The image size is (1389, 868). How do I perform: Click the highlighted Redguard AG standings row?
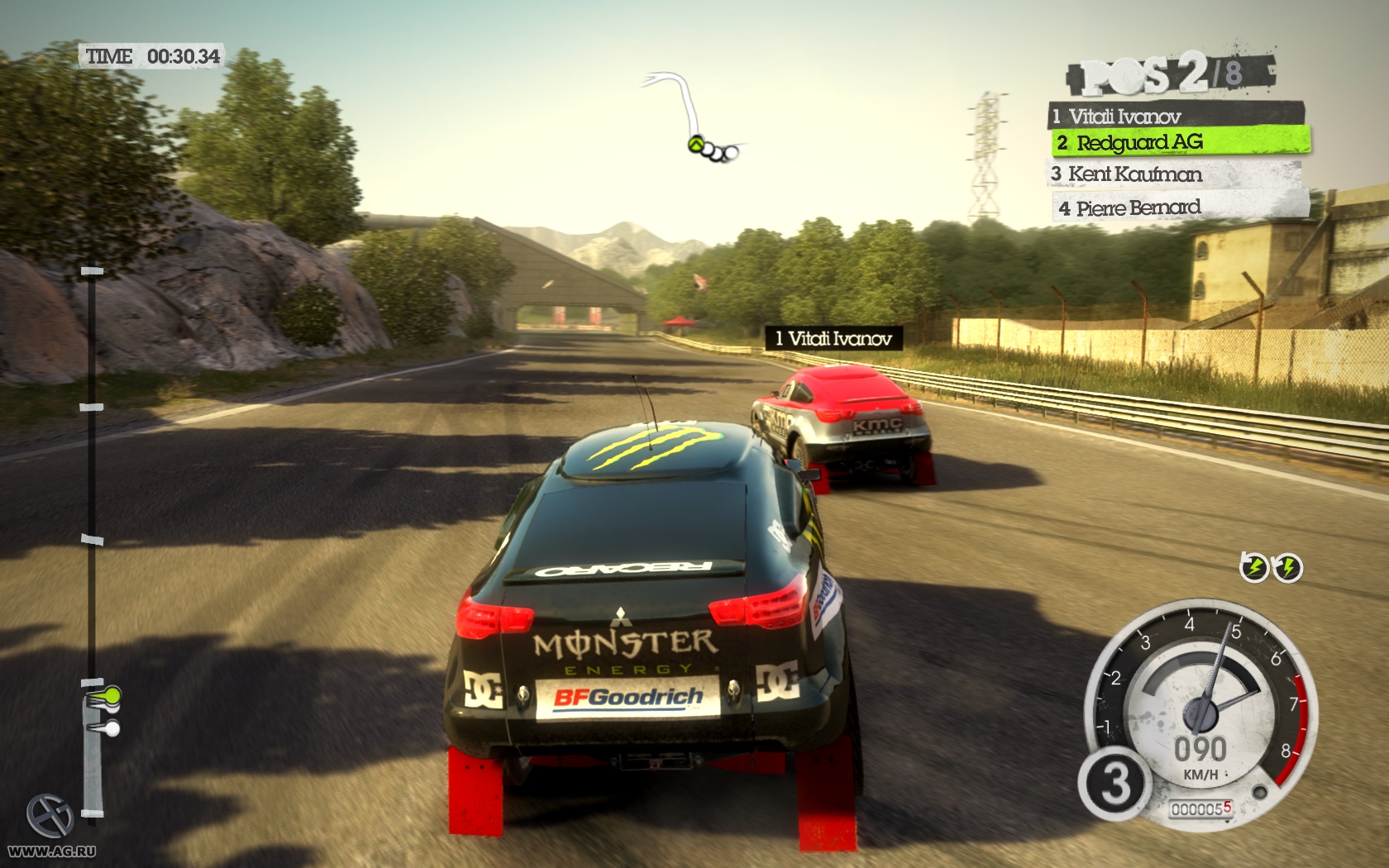[x=1181, y=142]
